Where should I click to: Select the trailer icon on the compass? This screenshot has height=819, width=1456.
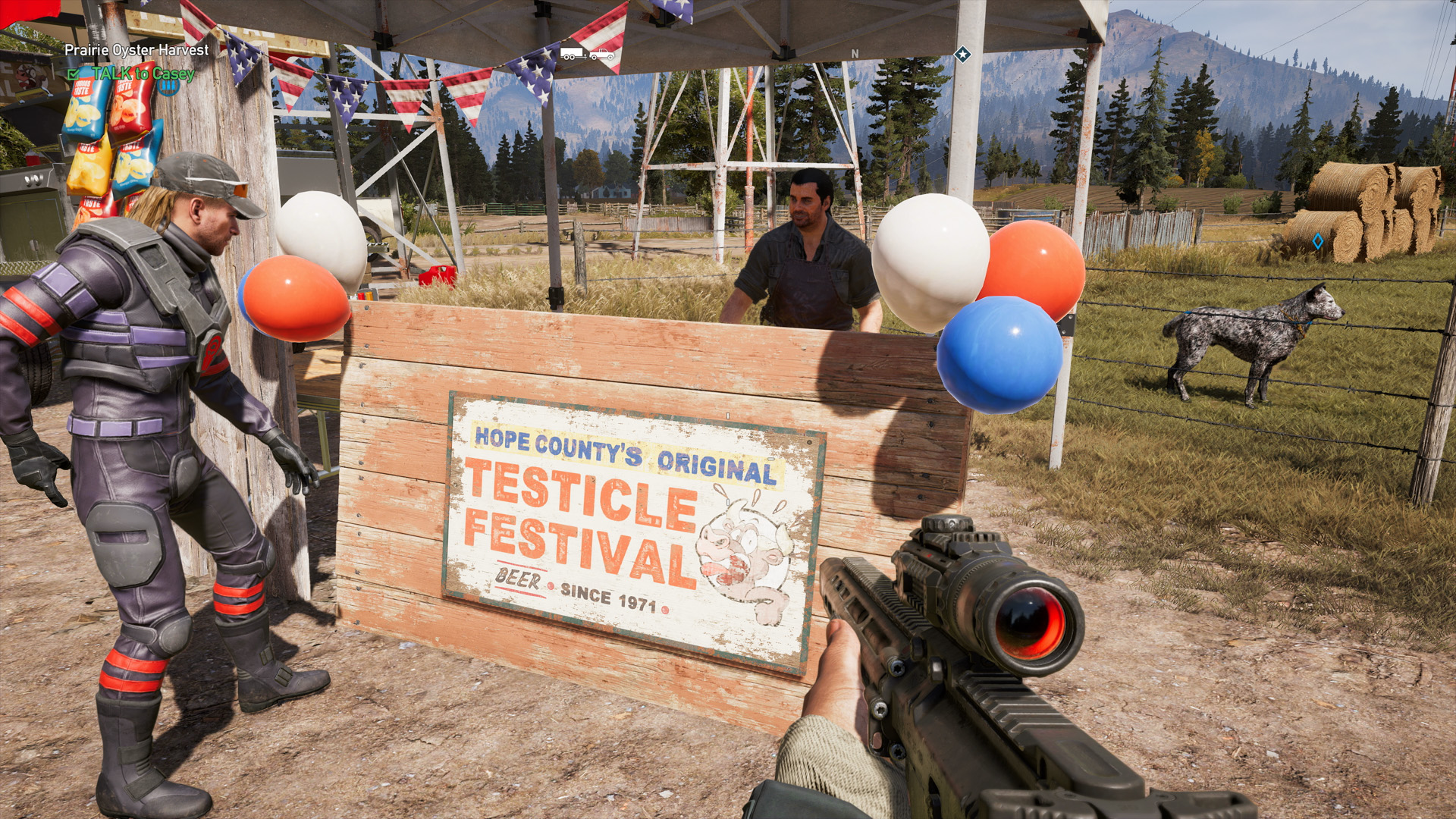(x=573, y=54)
